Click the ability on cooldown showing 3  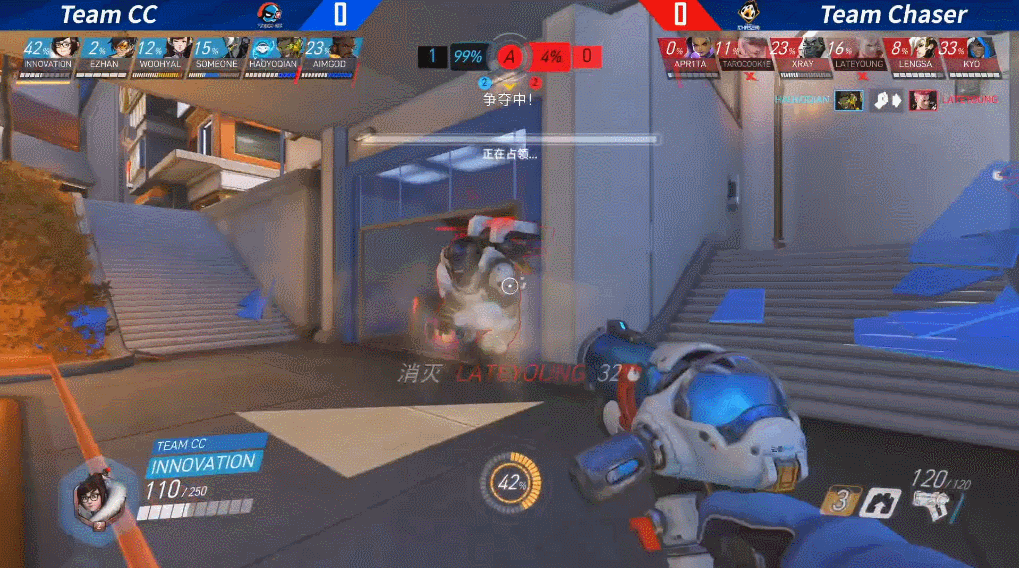842,501
